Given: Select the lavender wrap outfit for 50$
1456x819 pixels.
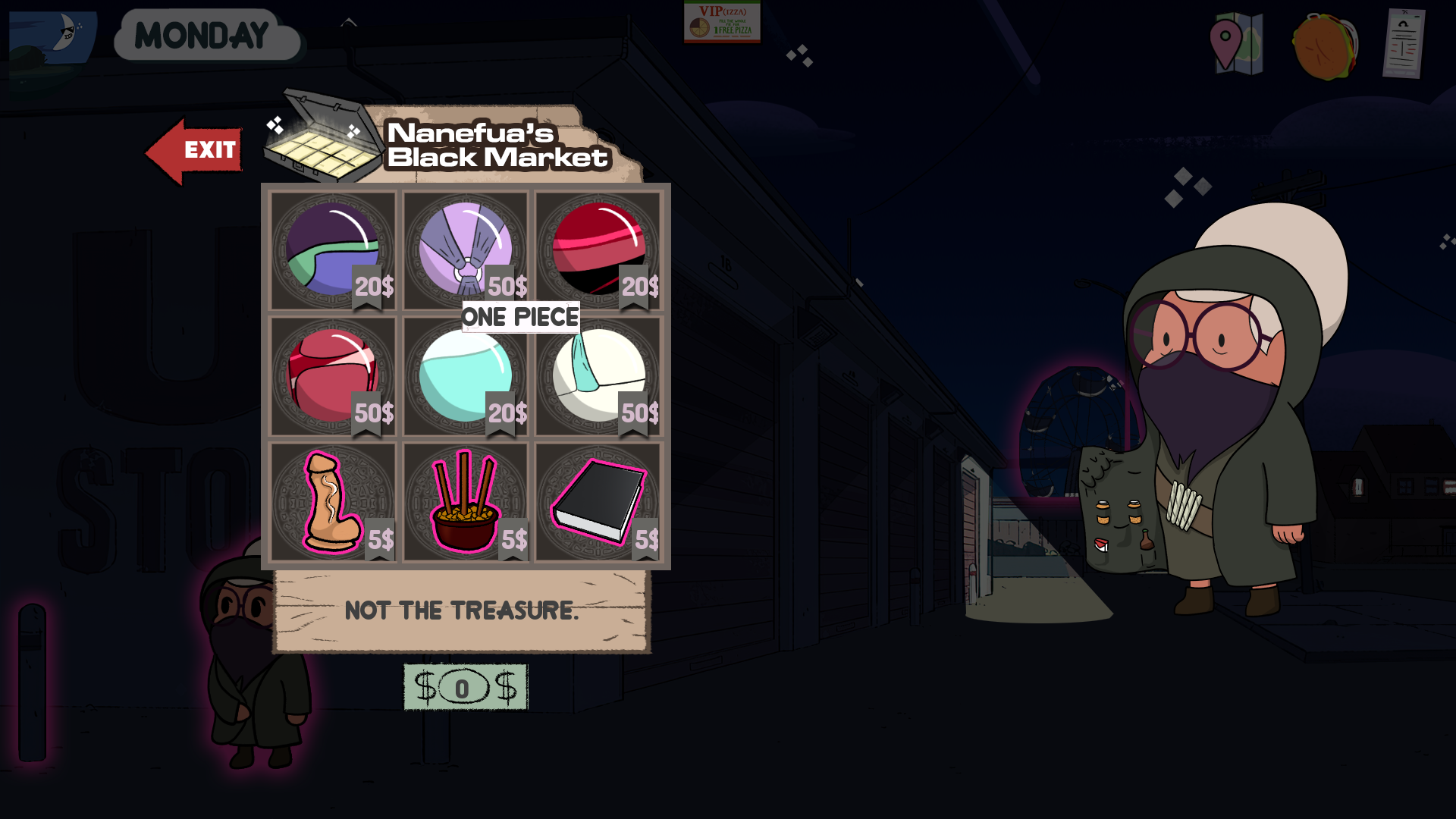Looking at the screenshot, I should pyautogui.click(x=466, y=249).
